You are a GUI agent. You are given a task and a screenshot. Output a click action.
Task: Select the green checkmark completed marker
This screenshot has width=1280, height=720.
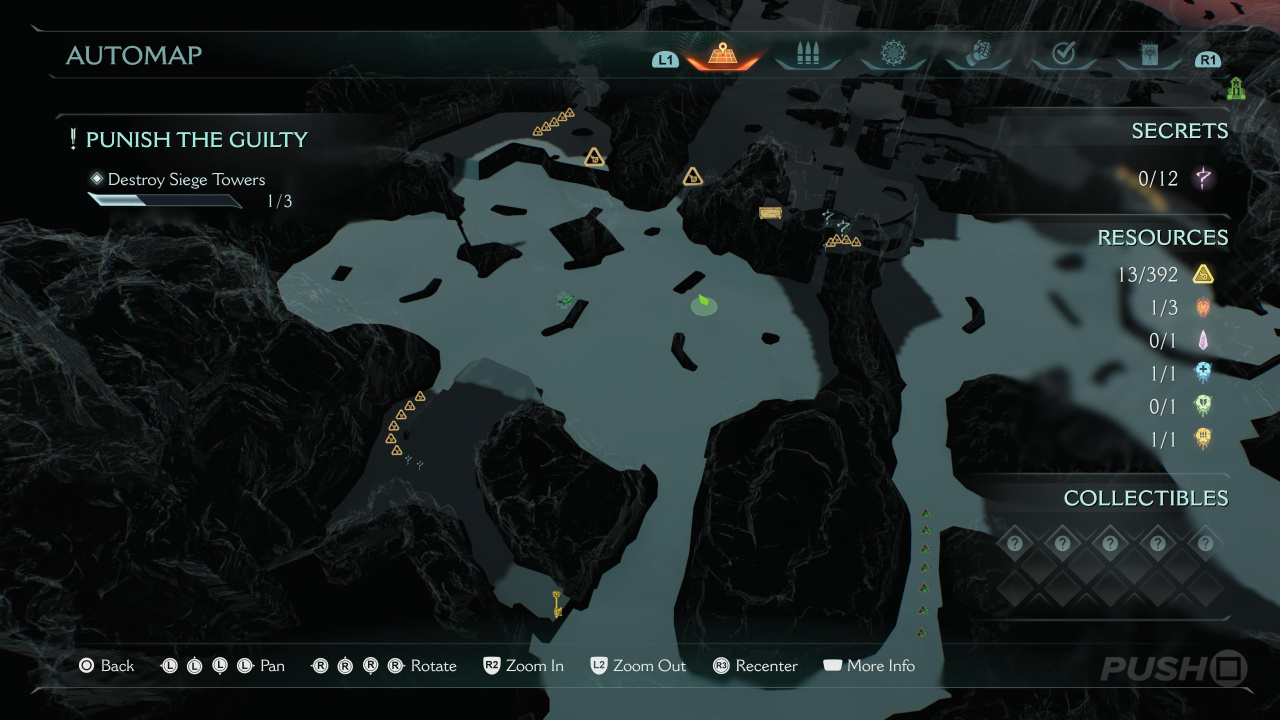566,298
